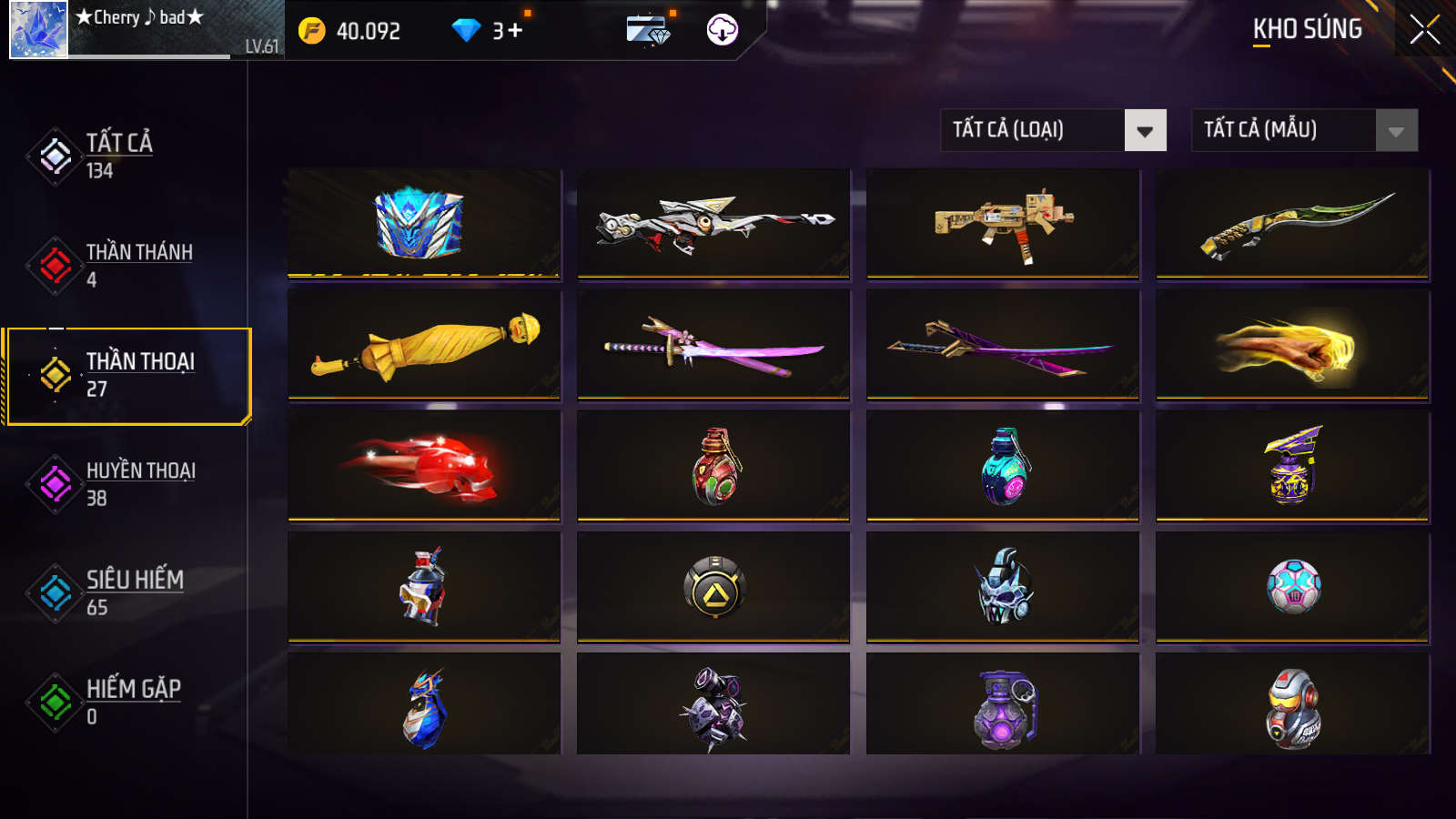Open the diamond card top-up icon
The height and width of the screenshot is (819, 1456).
648,30
